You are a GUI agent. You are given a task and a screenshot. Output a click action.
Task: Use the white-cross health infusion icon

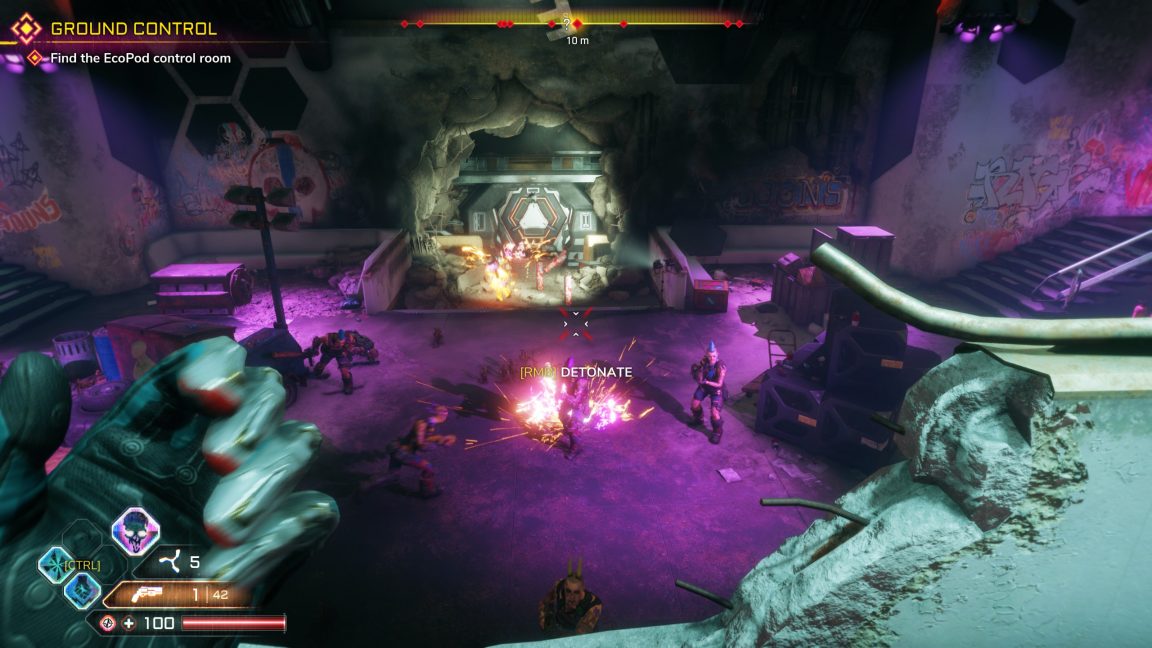tap(129, 624)
